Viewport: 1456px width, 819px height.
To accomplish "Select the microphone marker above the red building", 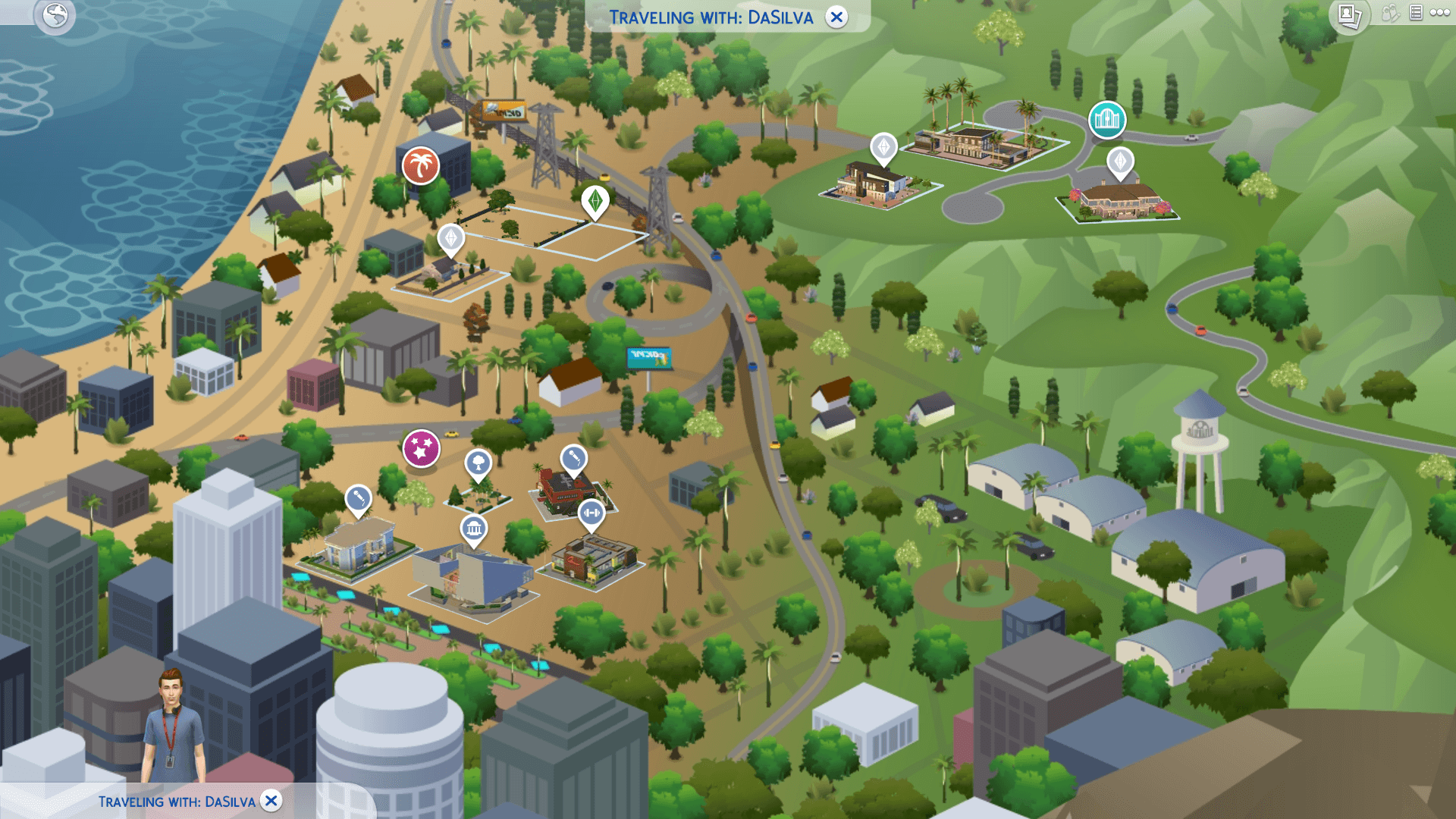I will [573, 459].
